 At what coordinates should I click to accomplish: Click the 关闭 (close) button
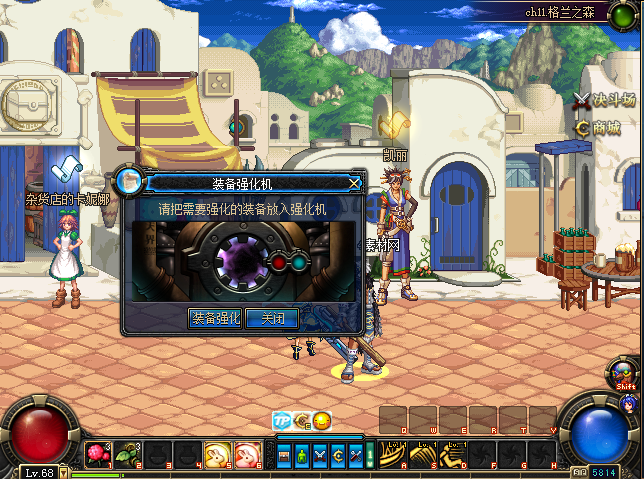[272, 318]
